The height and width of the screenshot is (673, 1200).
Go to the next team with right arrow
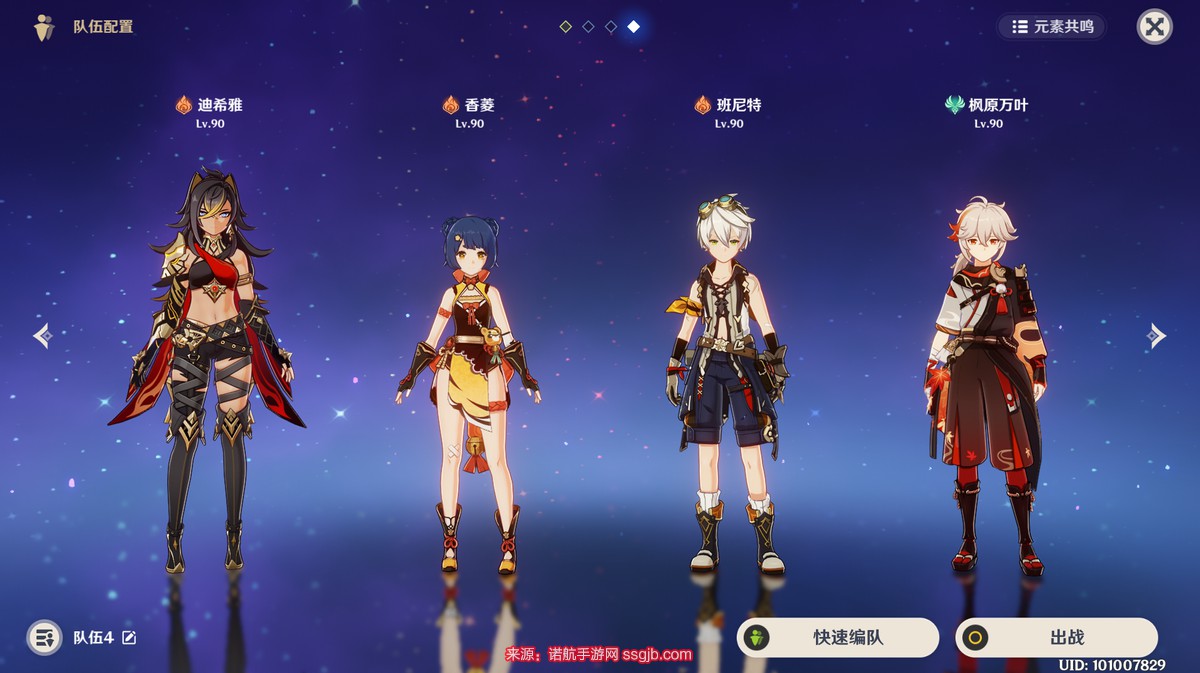pos(1157,335)
